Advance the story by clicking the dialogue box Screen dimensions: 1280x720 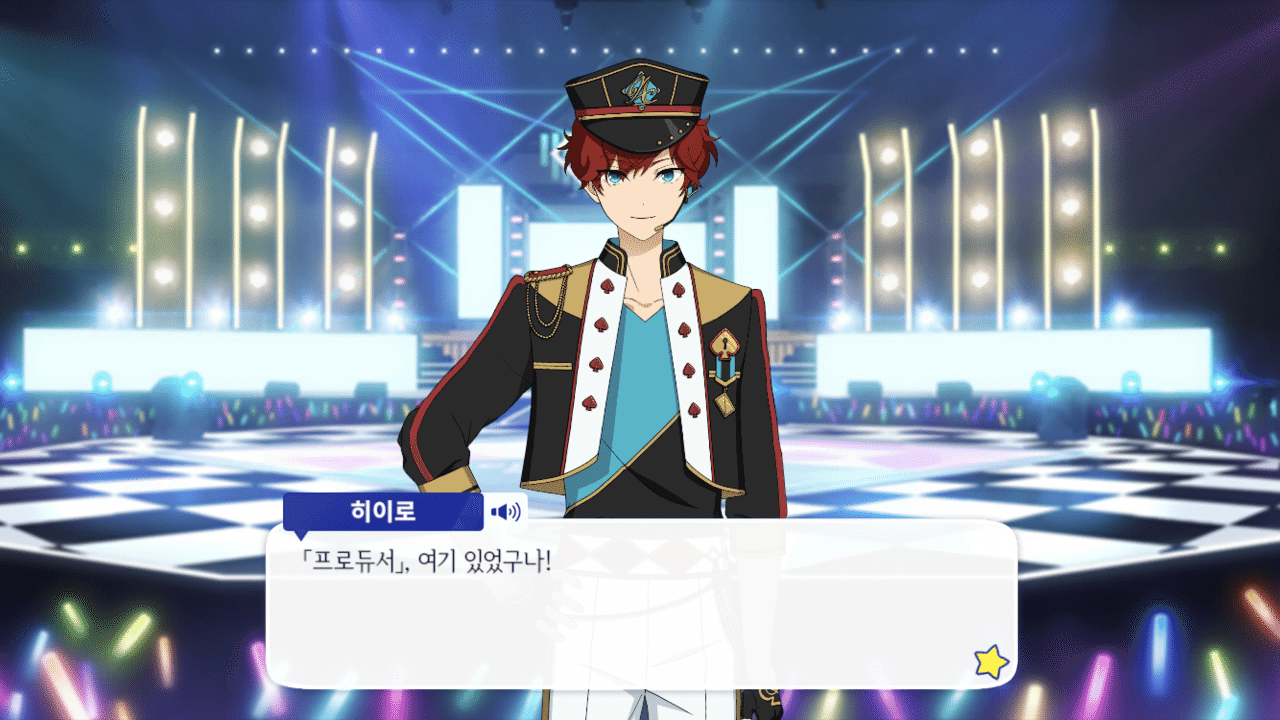[640, 610]
